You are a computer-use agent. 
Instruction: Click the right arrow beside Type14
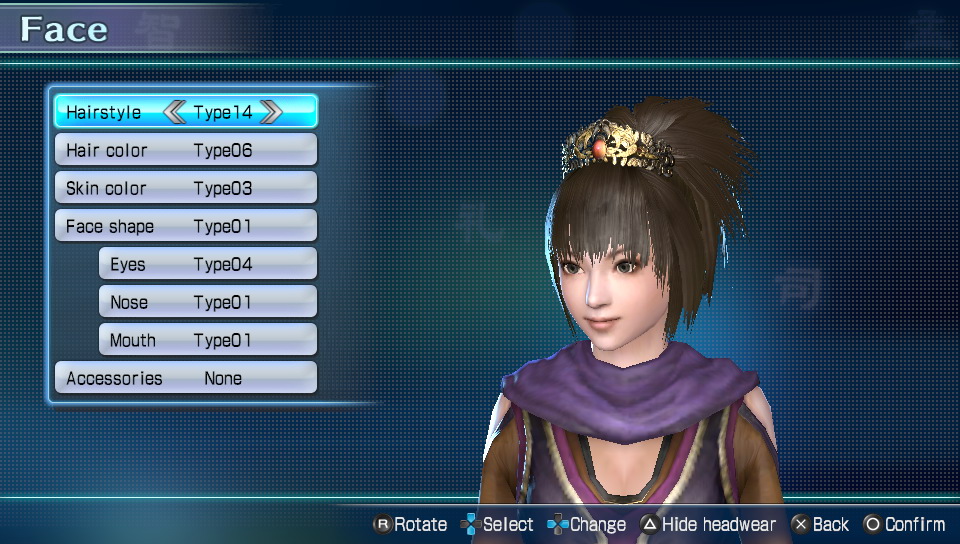click(270, 112)
